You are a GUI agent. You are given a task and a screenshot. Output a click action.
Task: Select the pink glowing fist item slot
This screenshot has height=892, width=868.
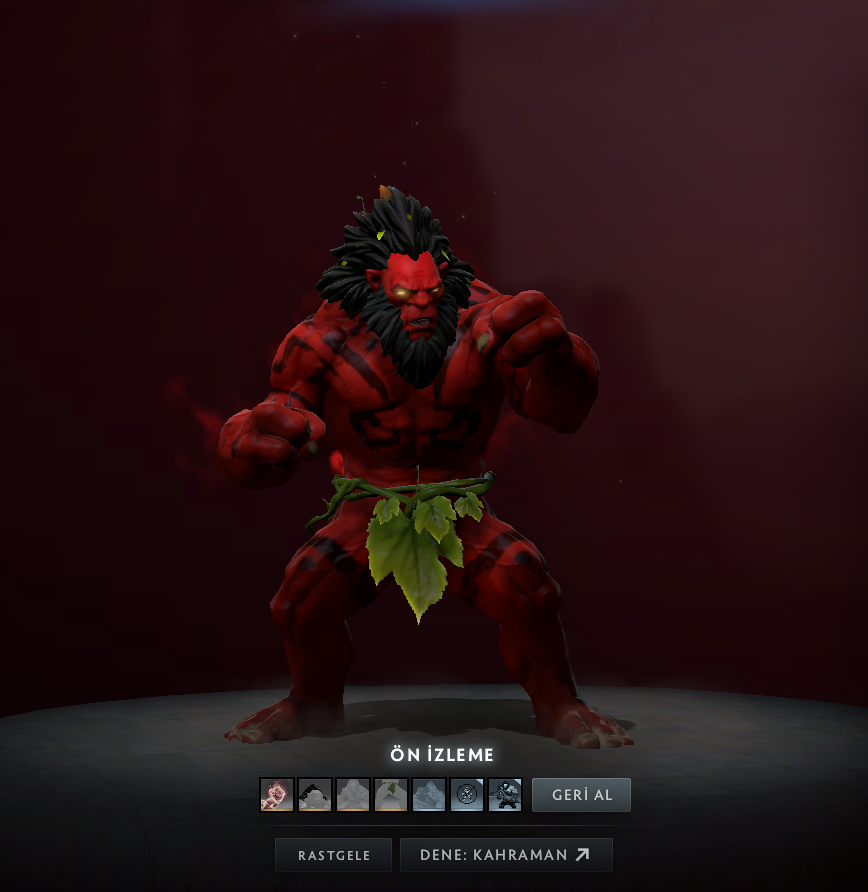pos(277,795)
